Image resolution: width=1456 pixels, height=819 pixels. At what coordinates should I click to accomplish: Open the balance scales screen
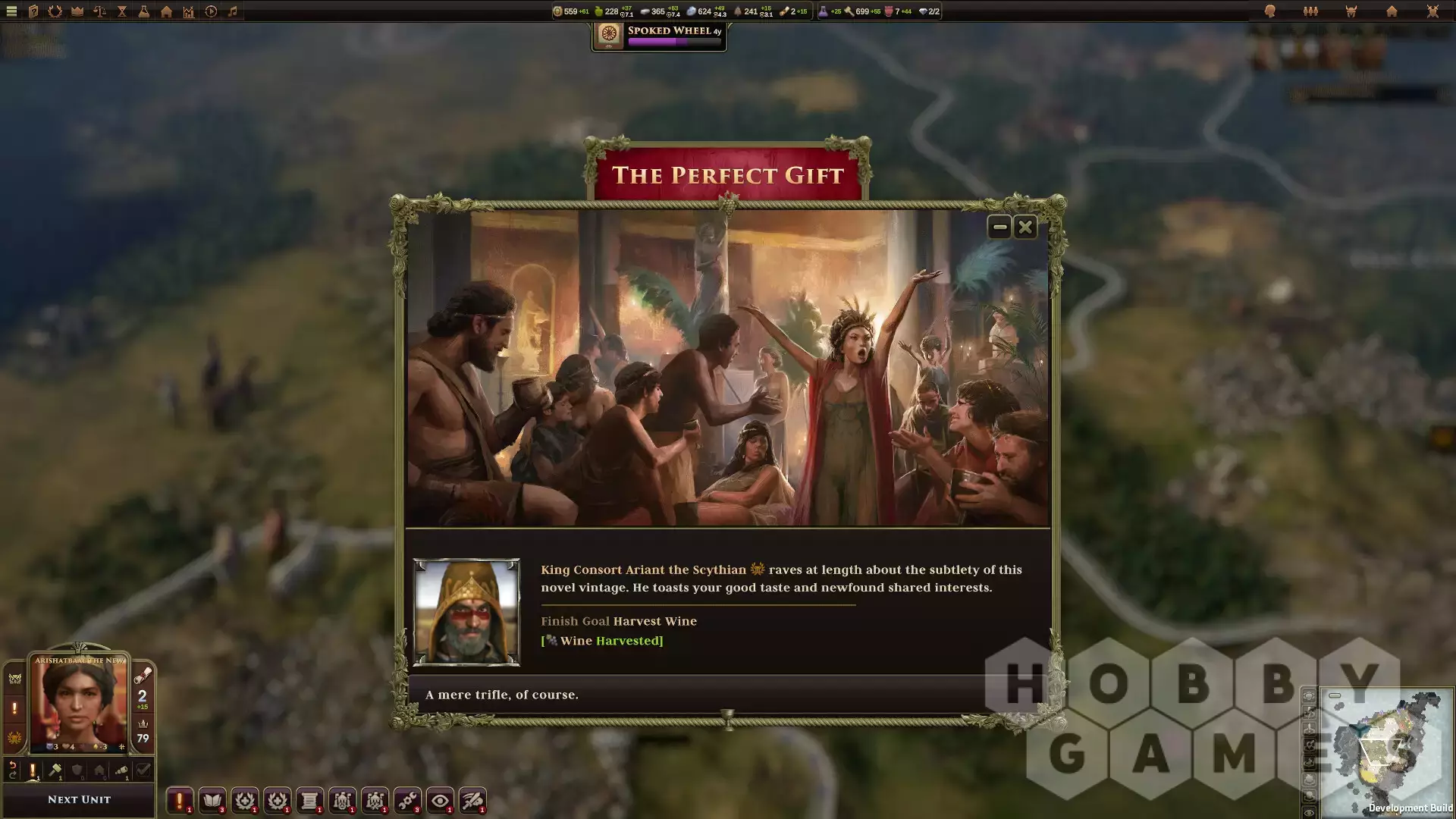(x=99, y=11)
